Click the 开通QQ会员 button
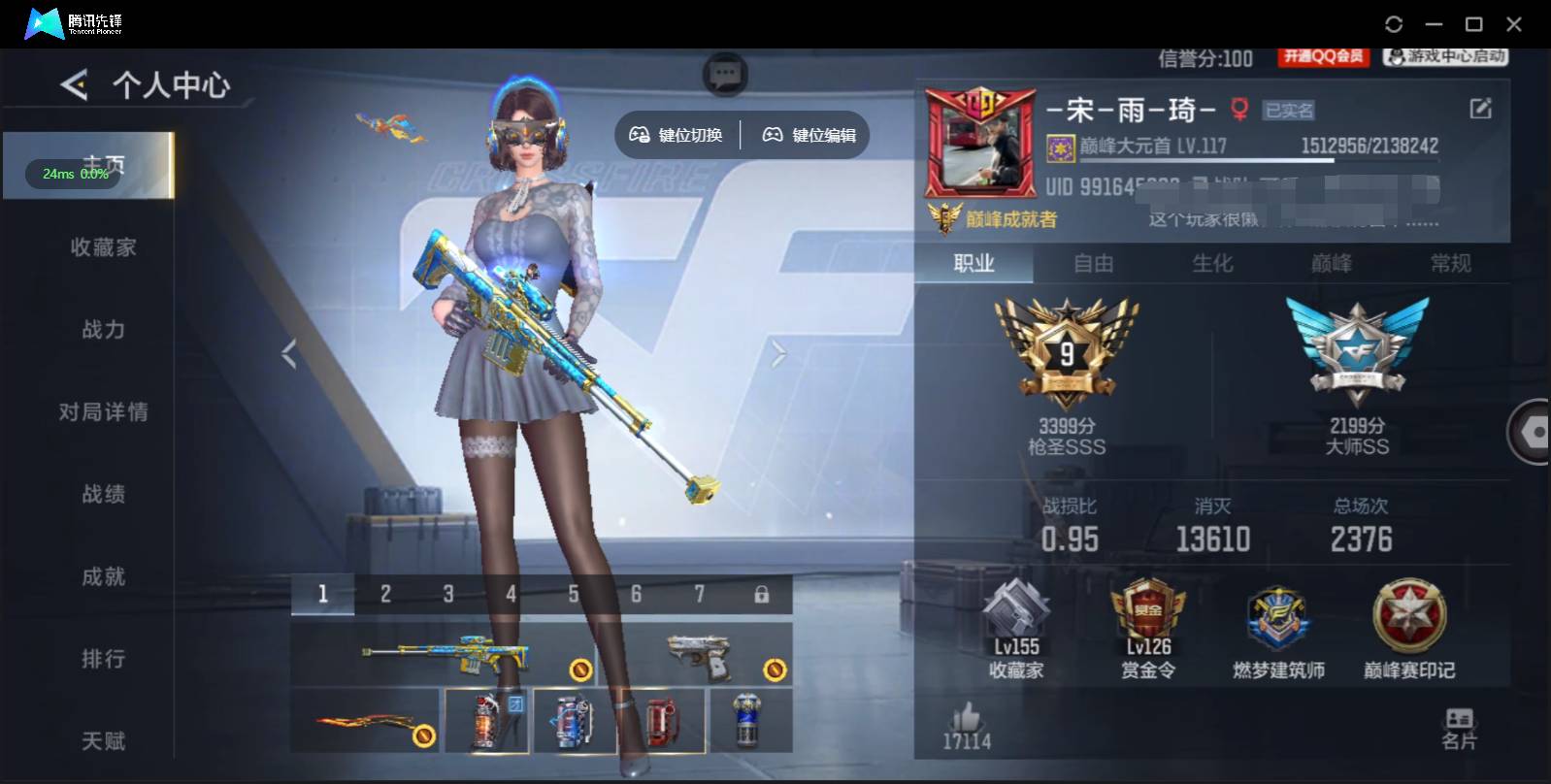This screenshot has width=1551, height=784. (1323, 57)
